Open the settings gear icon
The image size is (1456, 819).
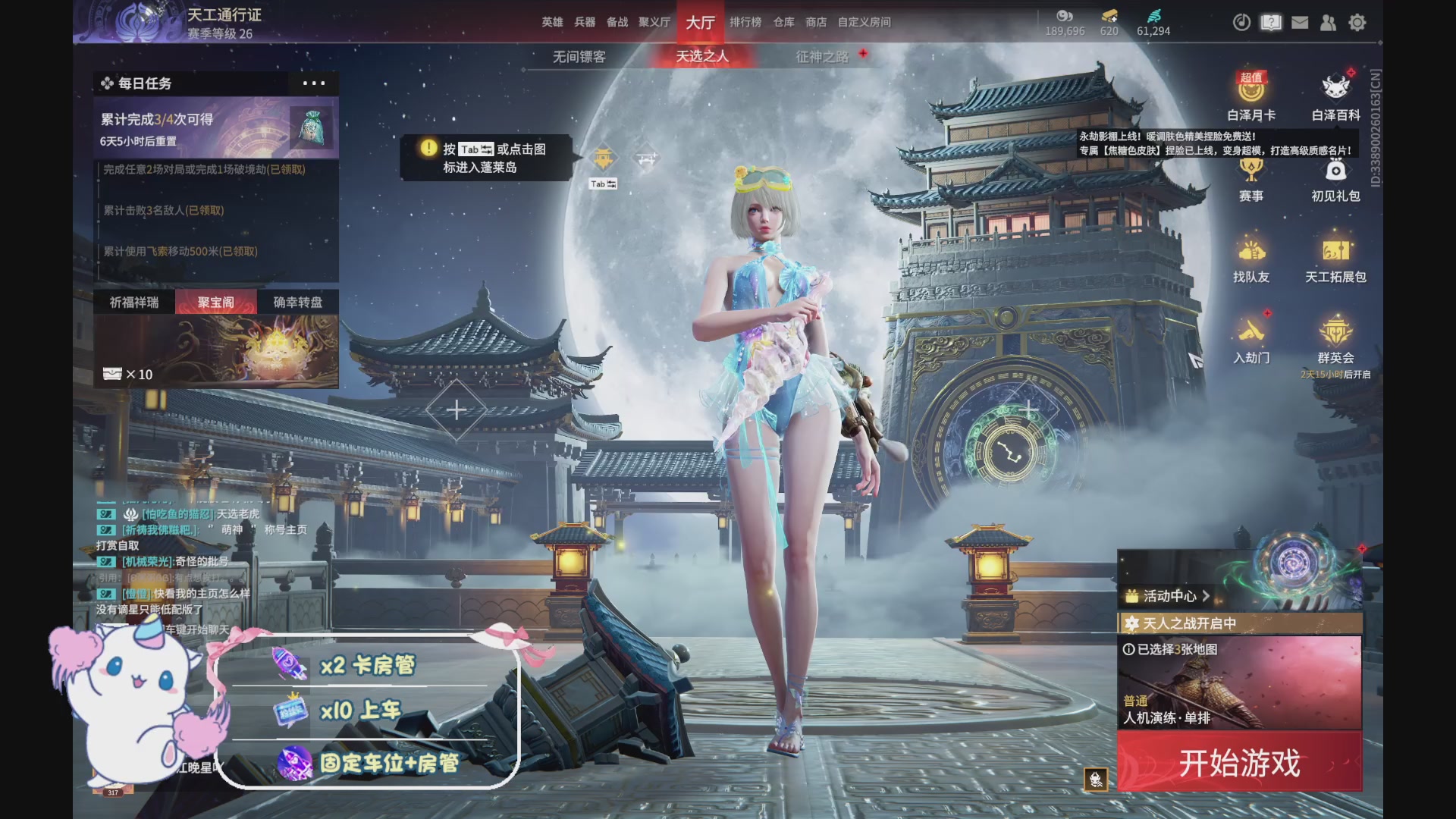tap(1357, 23)
